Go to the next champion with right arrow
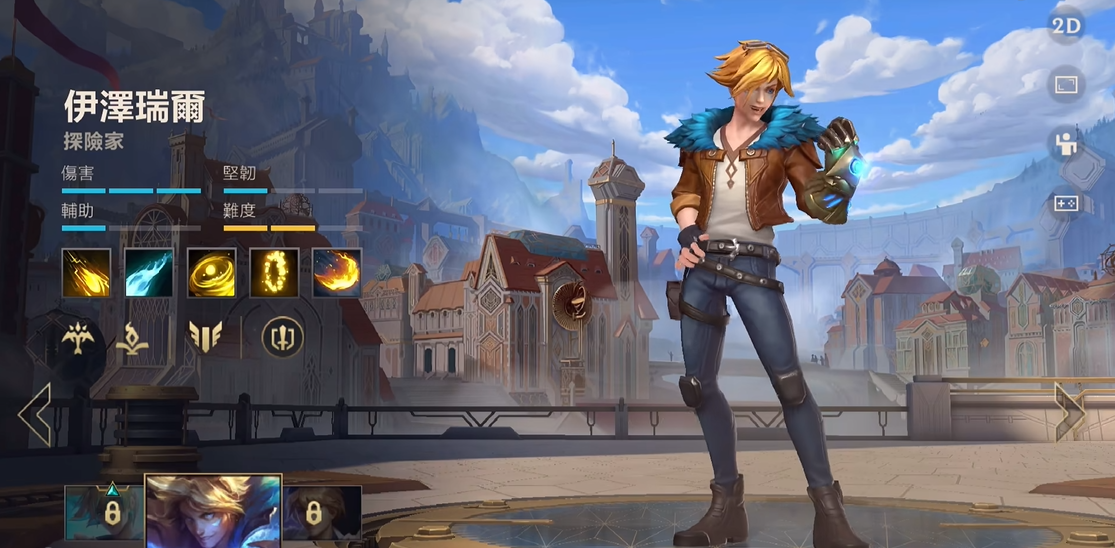 pos(1069,412)
